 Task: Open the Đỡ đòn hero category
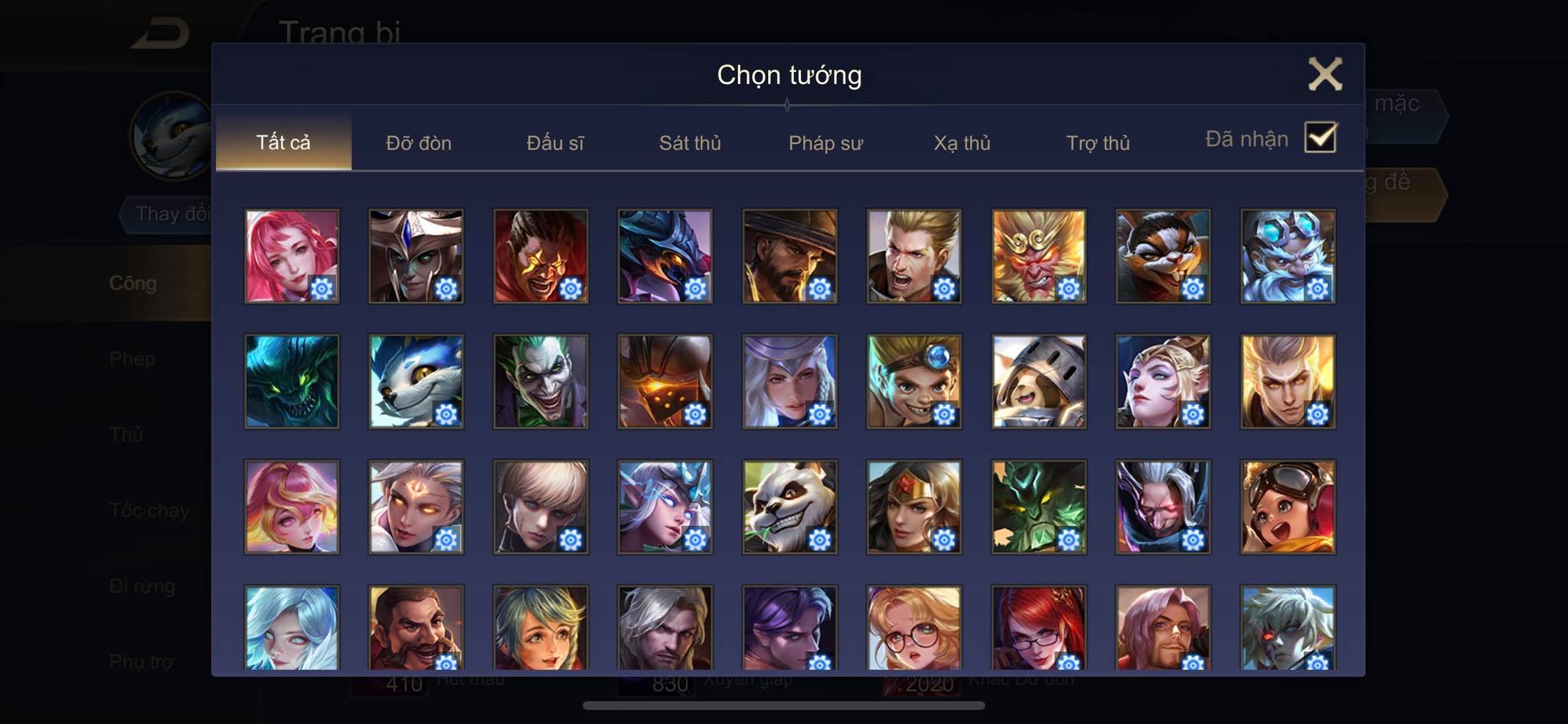(x=419, y=143)
